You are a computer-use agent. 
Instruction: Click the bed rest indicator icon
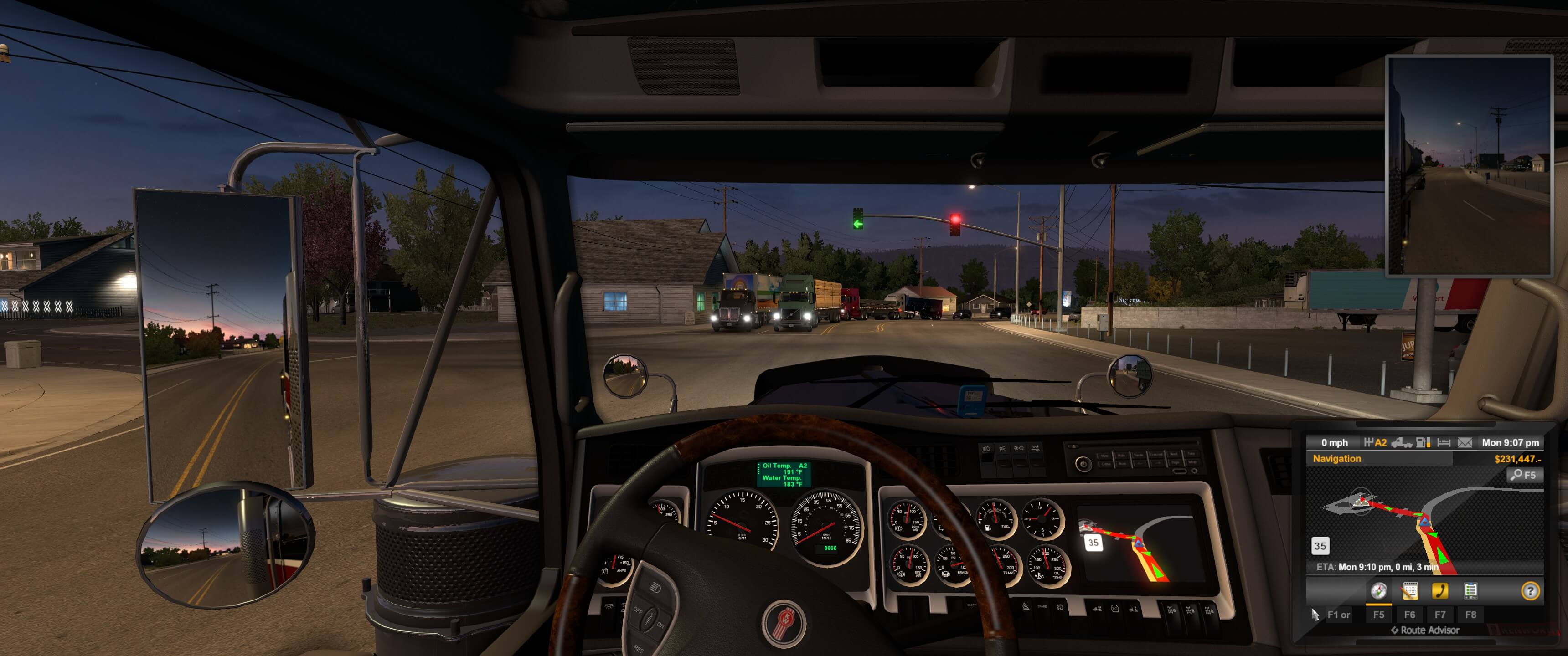click(1444, 442)
